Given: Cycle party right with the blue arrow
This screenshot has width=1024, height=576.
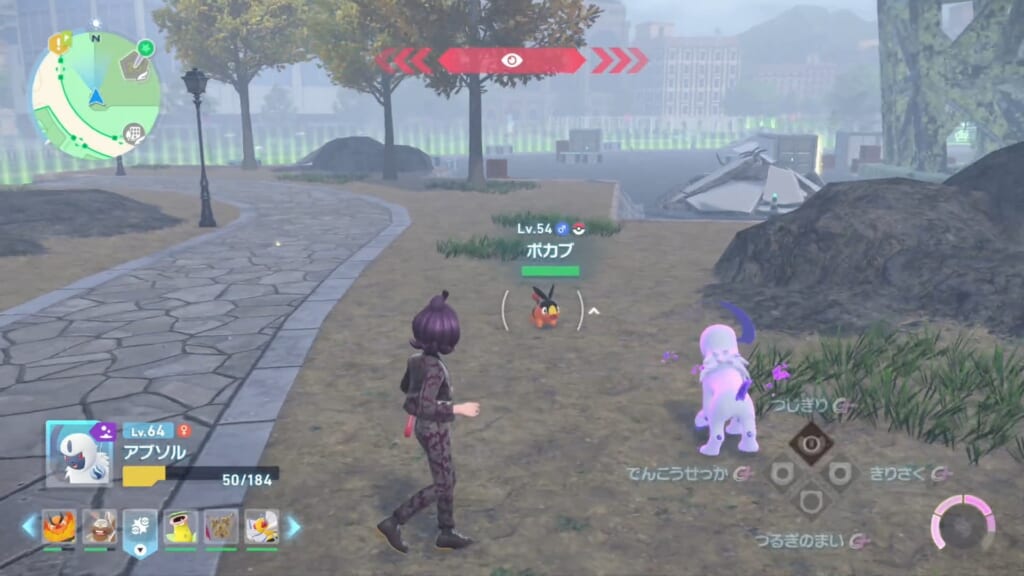Looking at the screenshot, I should [x=294, y=527].
